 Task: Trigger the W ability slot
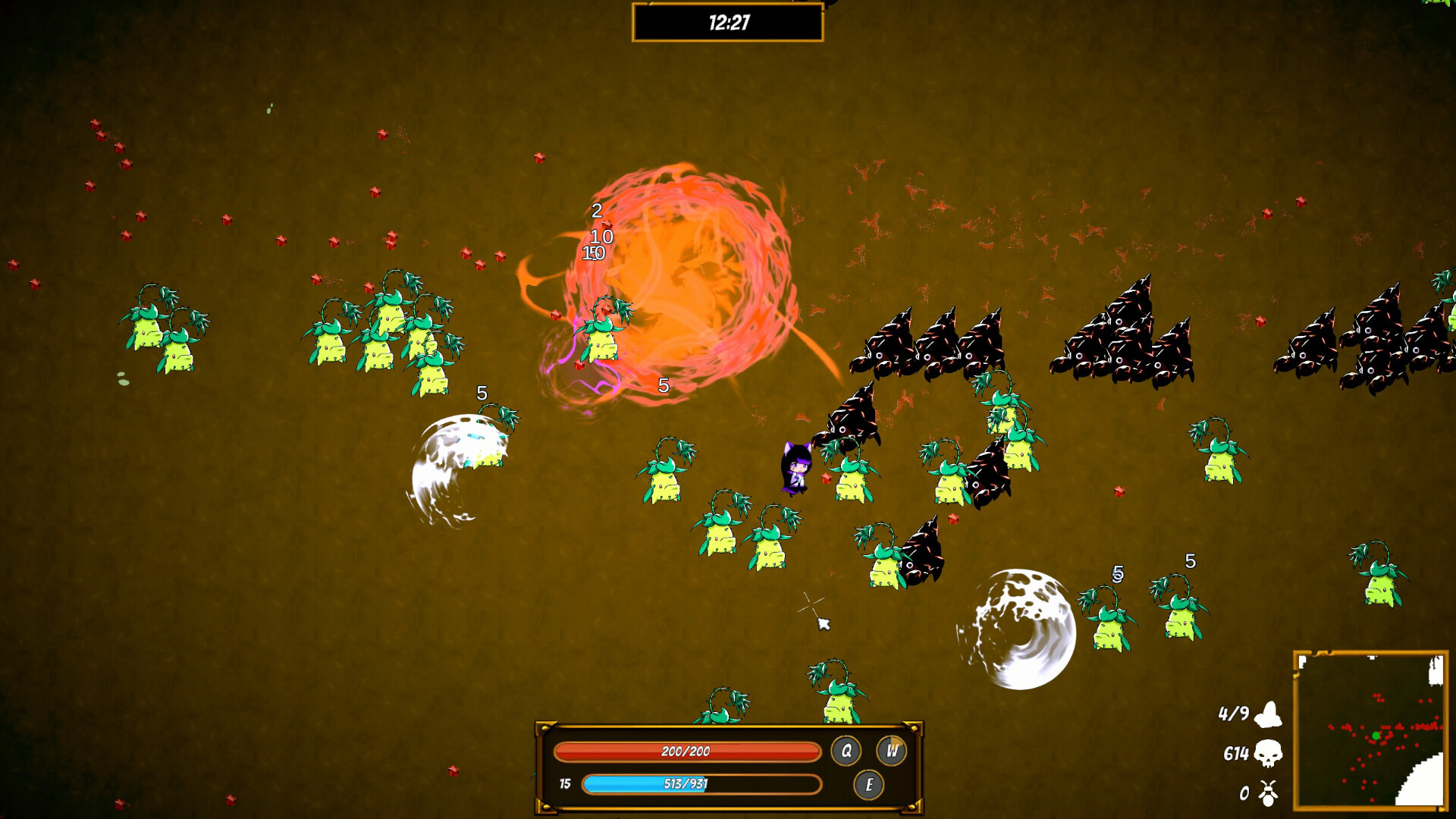coord(891,751)
